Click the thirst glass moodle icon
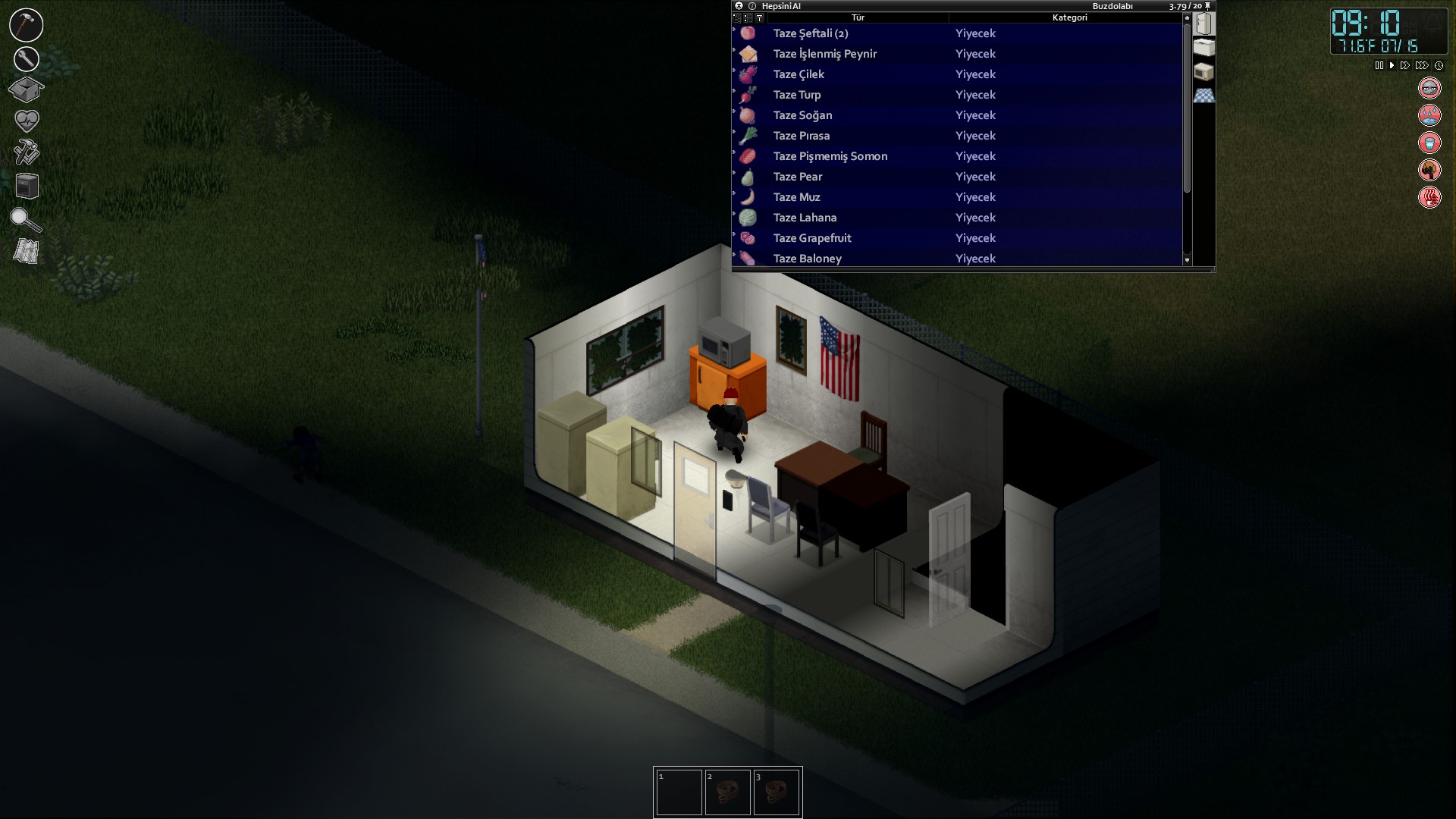 tap(1429, 143)
